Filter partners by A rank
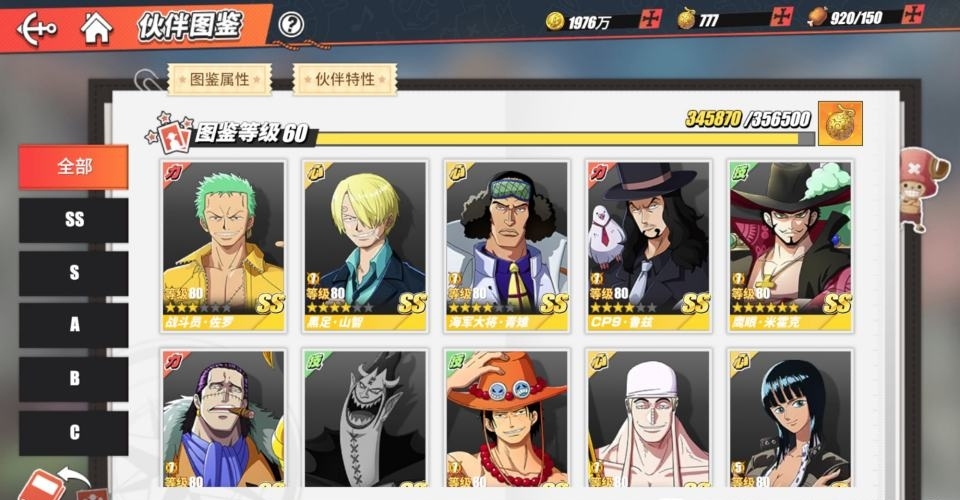Viewport: 960px width, 500px height. 74,326
